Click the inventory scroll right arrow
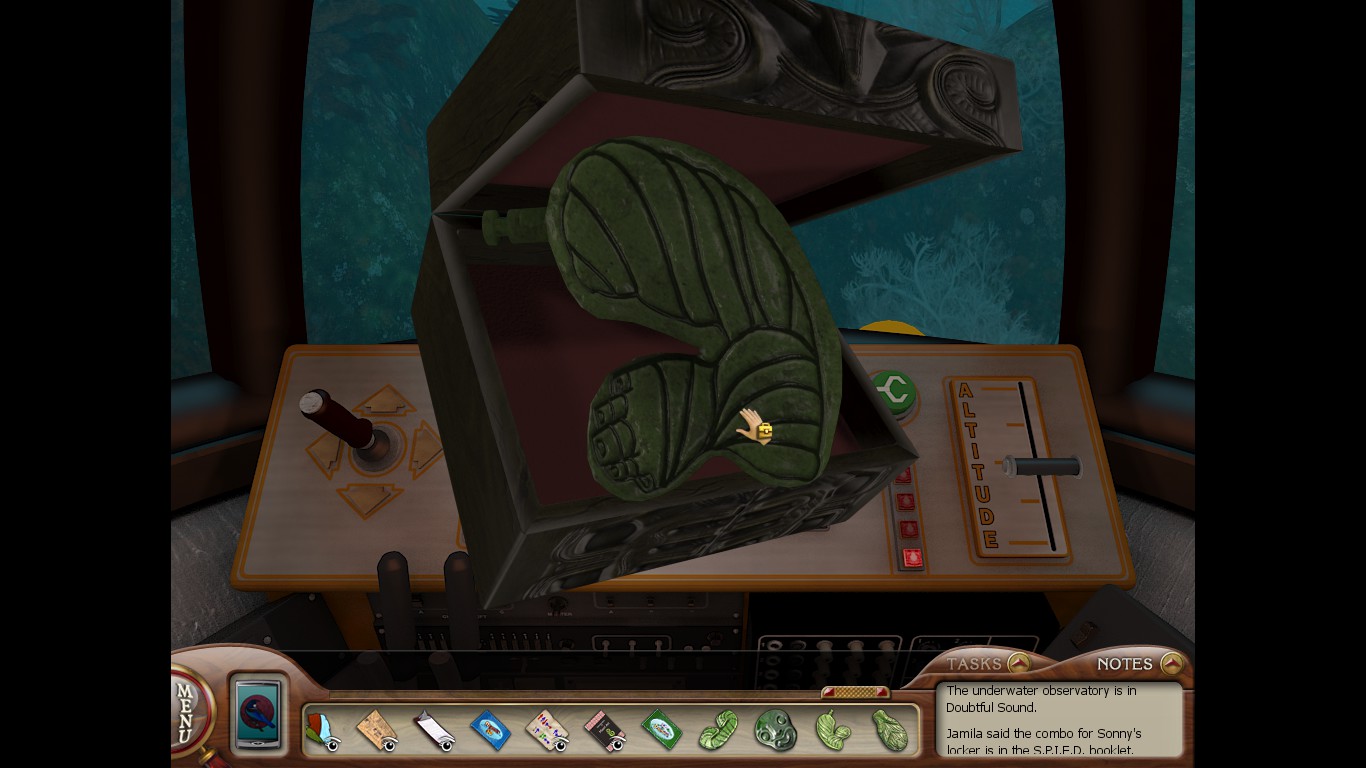 pos(881,692)
